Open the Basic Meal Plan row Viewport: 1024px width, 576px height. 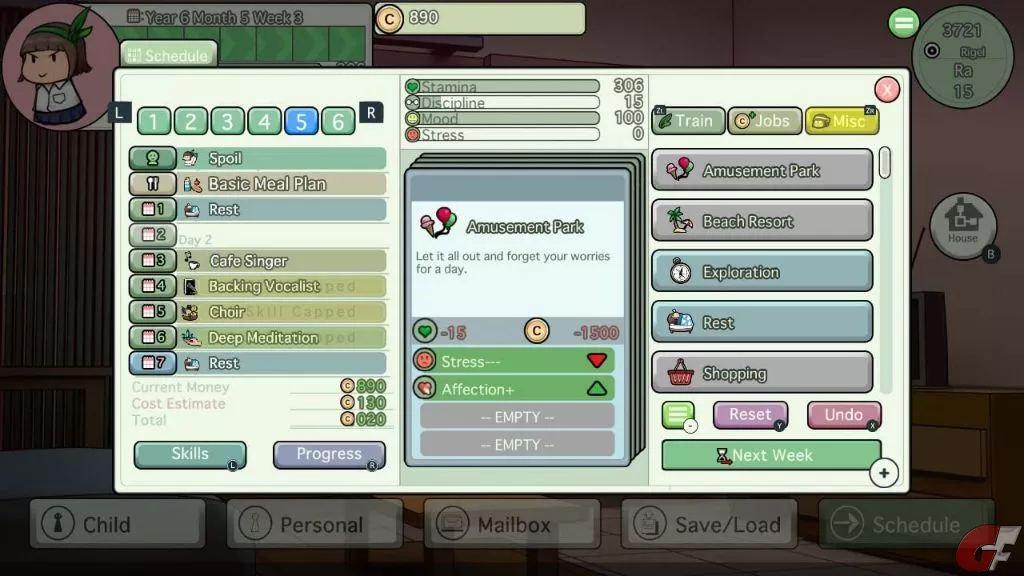point(282,184)
